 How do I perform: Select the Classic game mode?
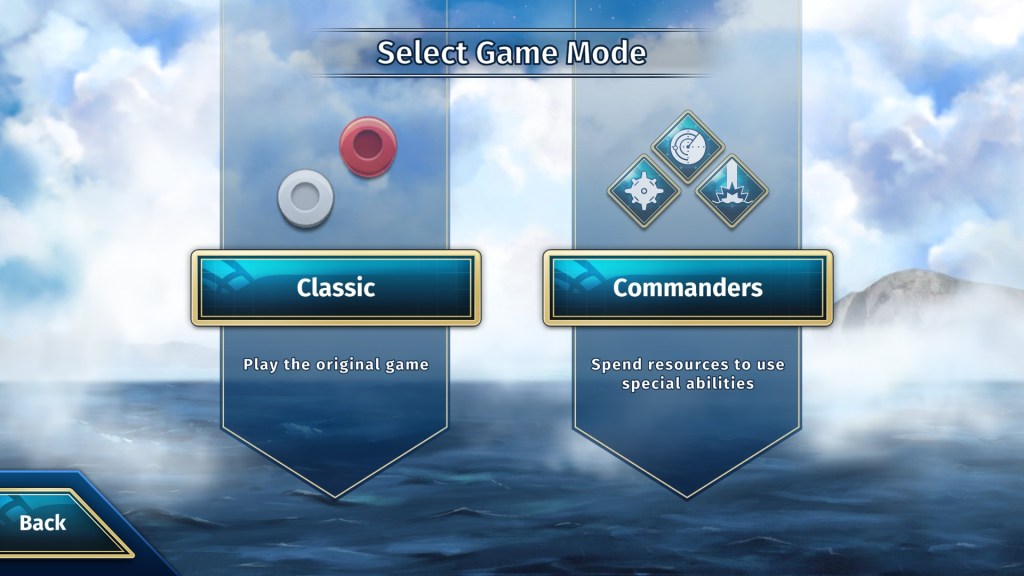(x=336, y=288)
